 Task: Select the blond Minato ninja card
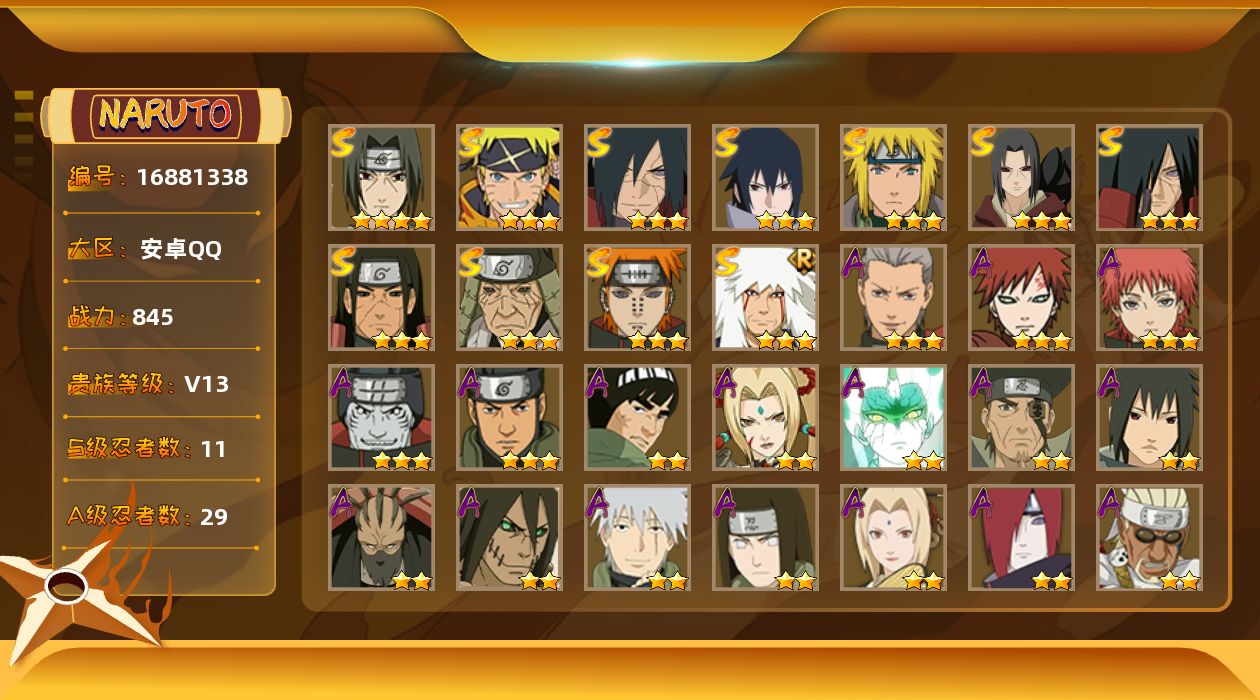(x=893, y=178)
